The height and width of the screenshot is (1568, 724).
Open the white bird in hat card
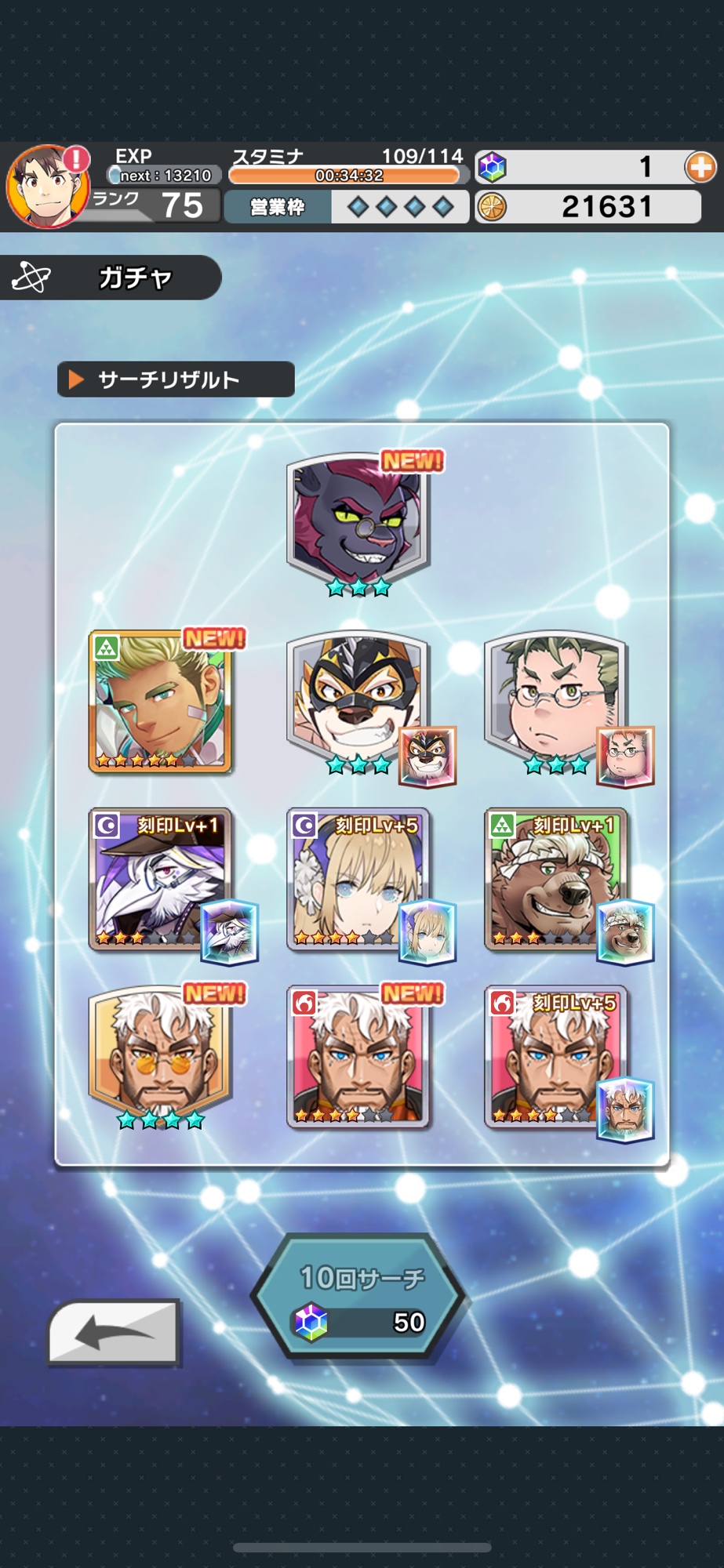(x=161, y=880)
